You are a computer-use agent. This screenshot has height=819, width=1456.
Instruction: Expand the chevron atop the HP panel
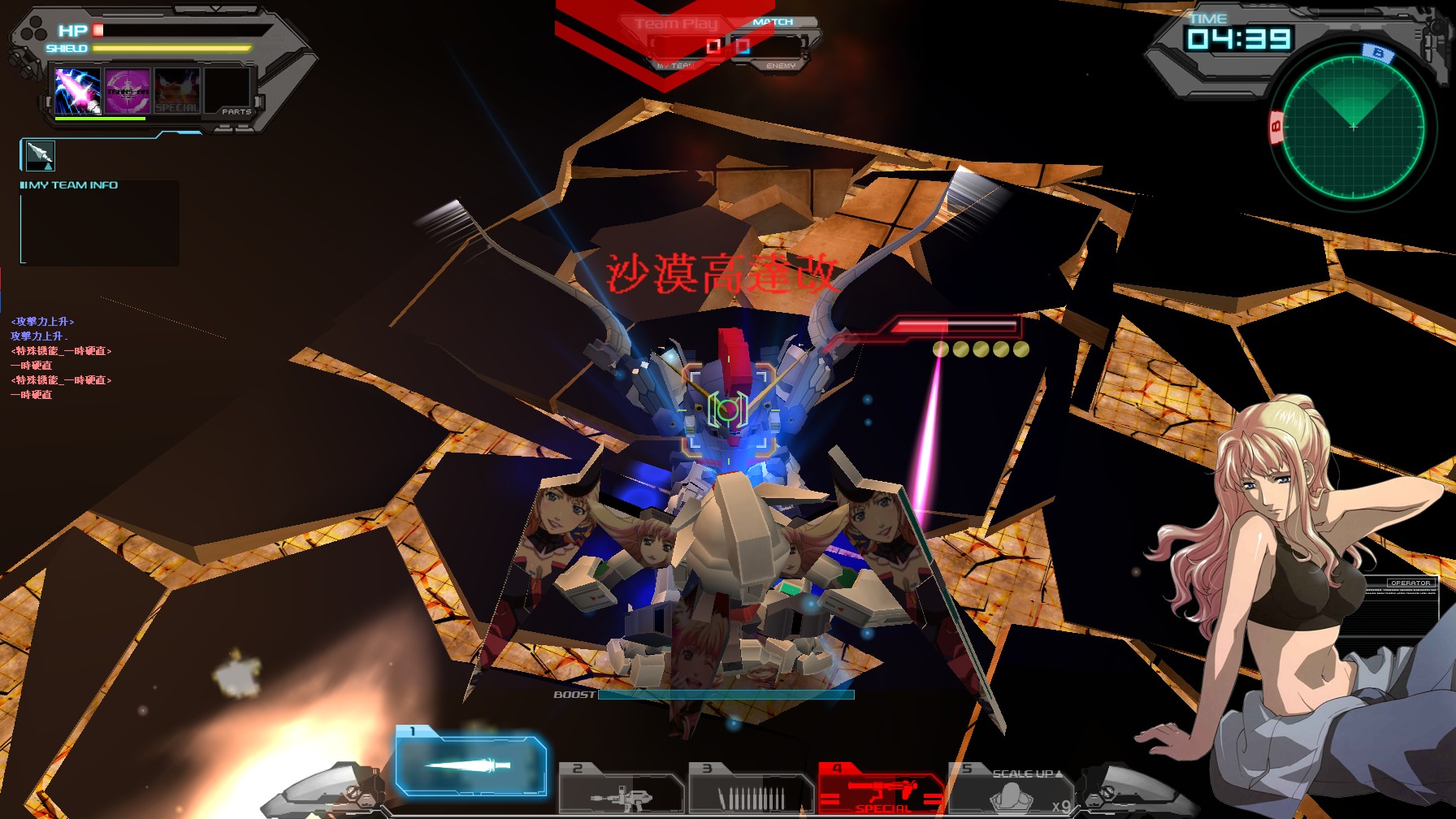point(215,8)
